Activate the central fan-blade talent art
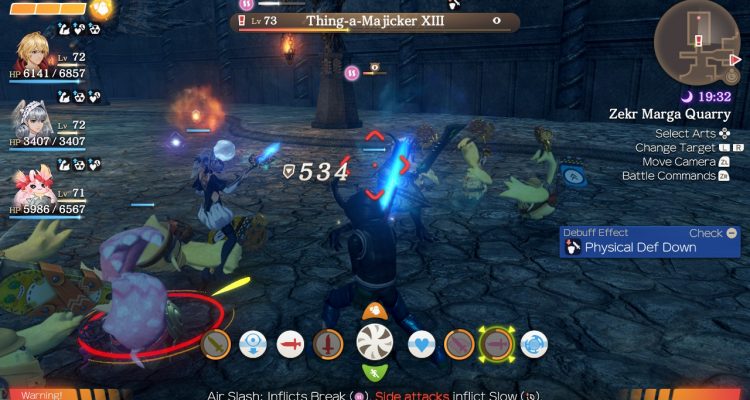The width and height of the screenshot is (750, 400). (375, 342)
